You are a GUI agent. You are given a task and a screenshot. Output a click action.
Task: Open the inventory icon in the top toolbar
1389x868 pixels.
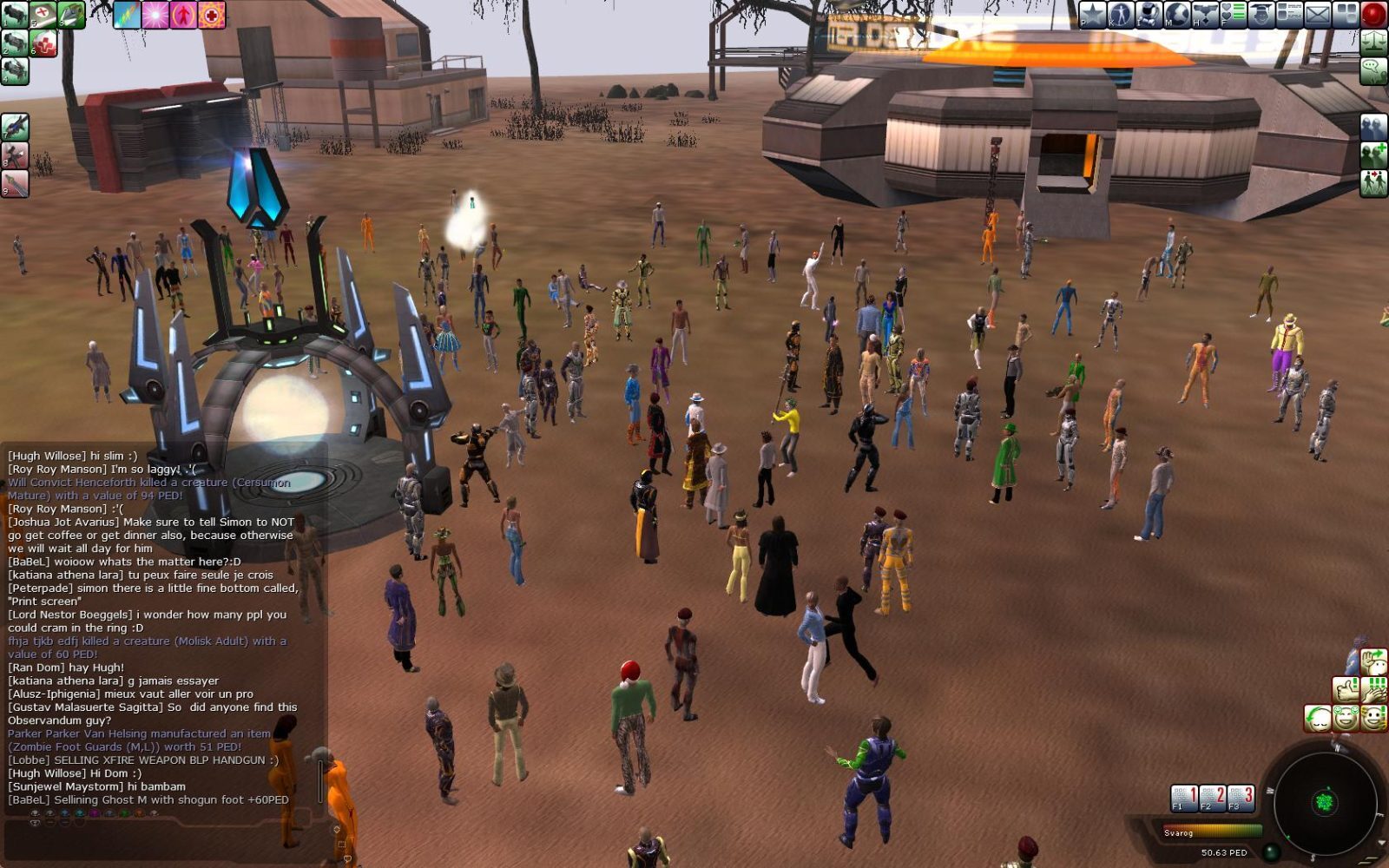click(1149, 13)
